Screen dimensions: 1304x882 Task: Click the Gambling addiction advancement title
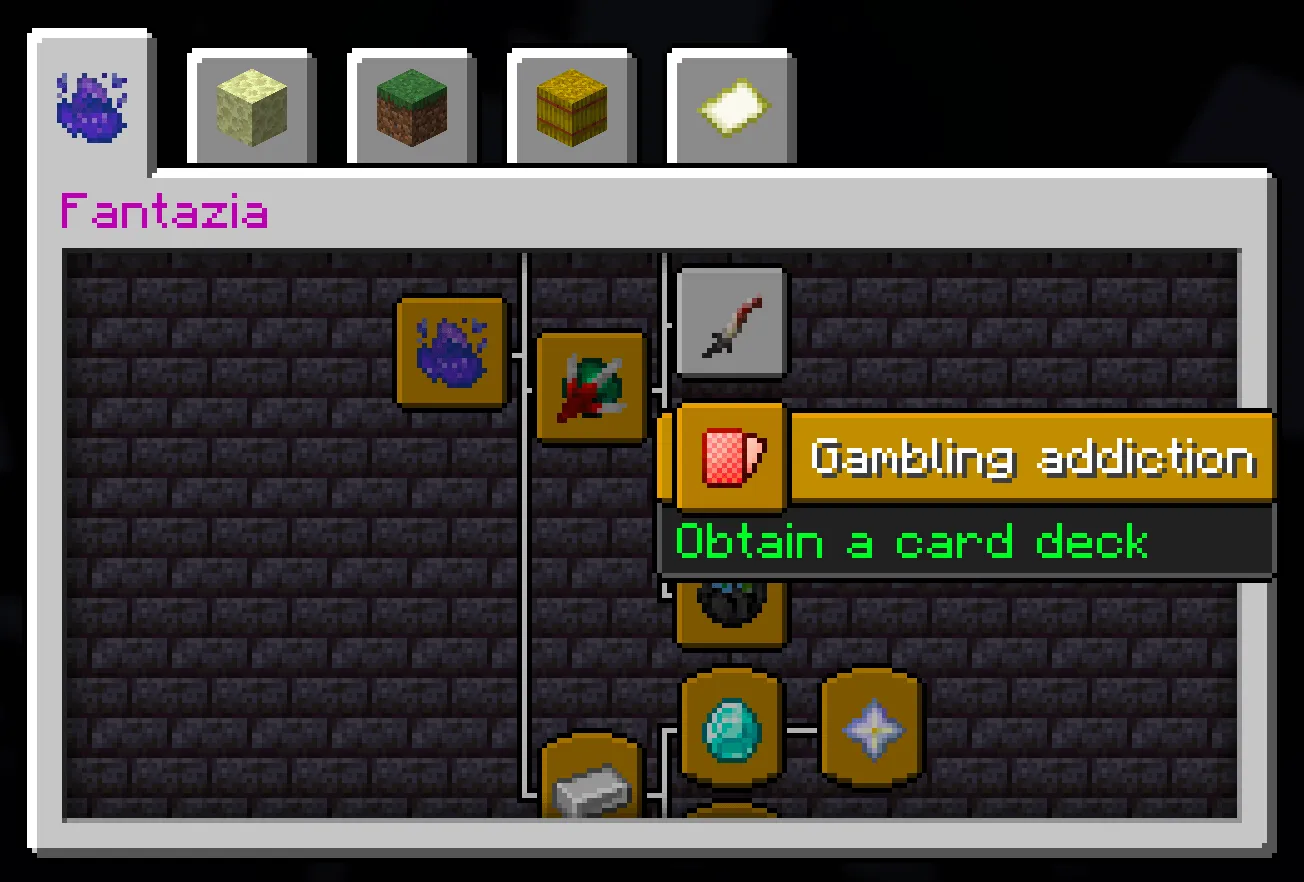1034,457
